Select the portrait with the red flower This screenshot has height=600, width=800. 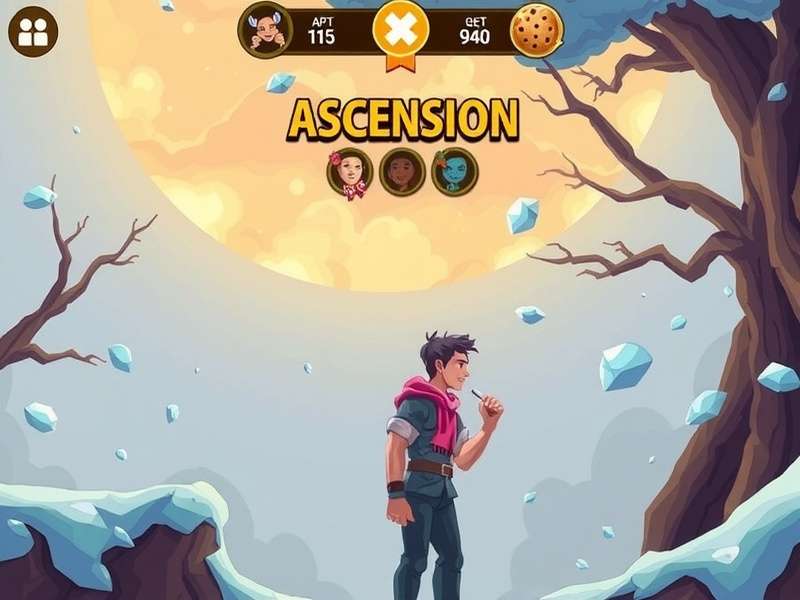[x=349, y=172]
